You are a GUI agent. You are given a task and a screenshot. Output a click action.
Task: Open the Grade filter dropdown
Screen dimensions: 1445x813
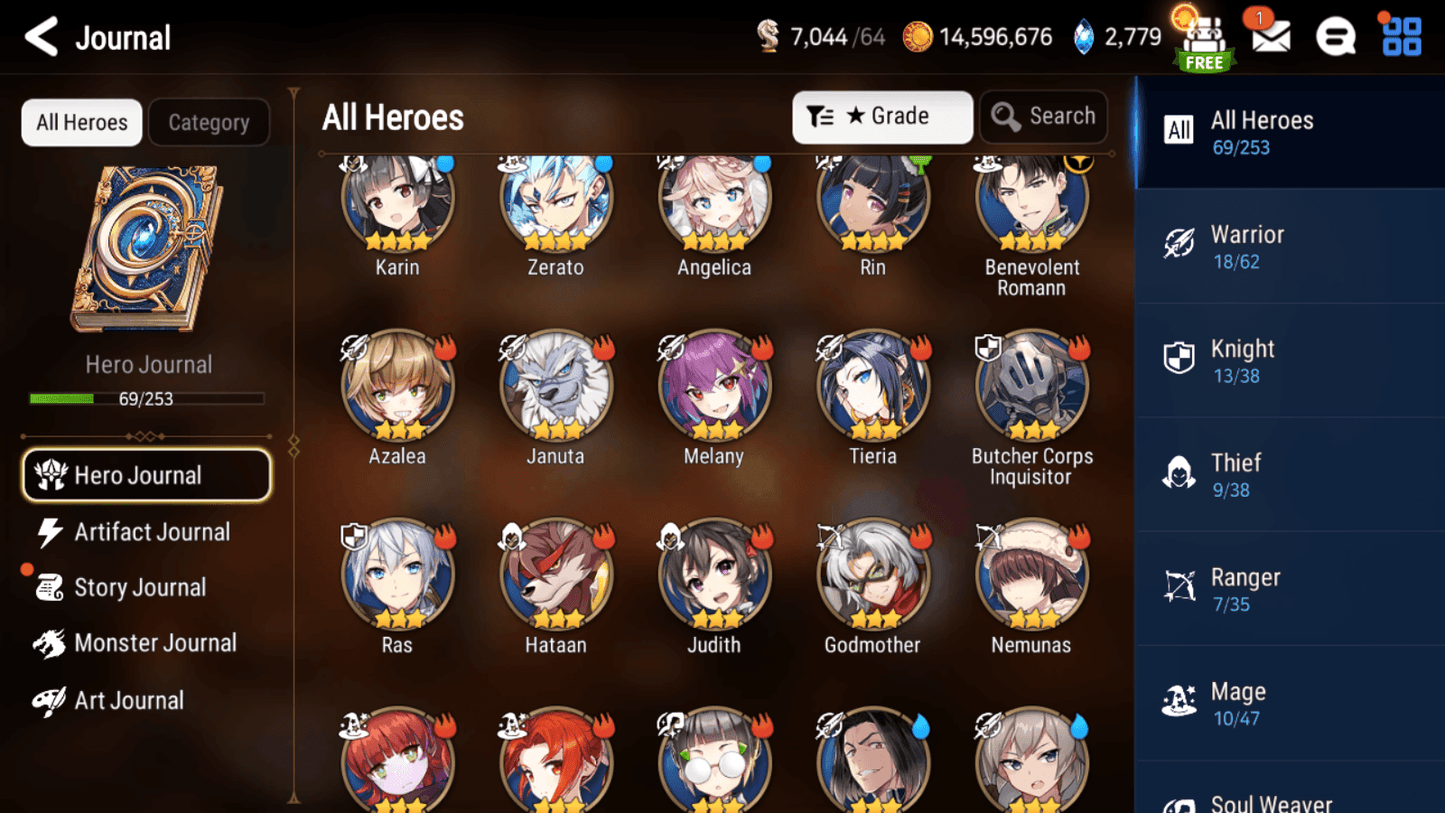(x=882, y=116)
